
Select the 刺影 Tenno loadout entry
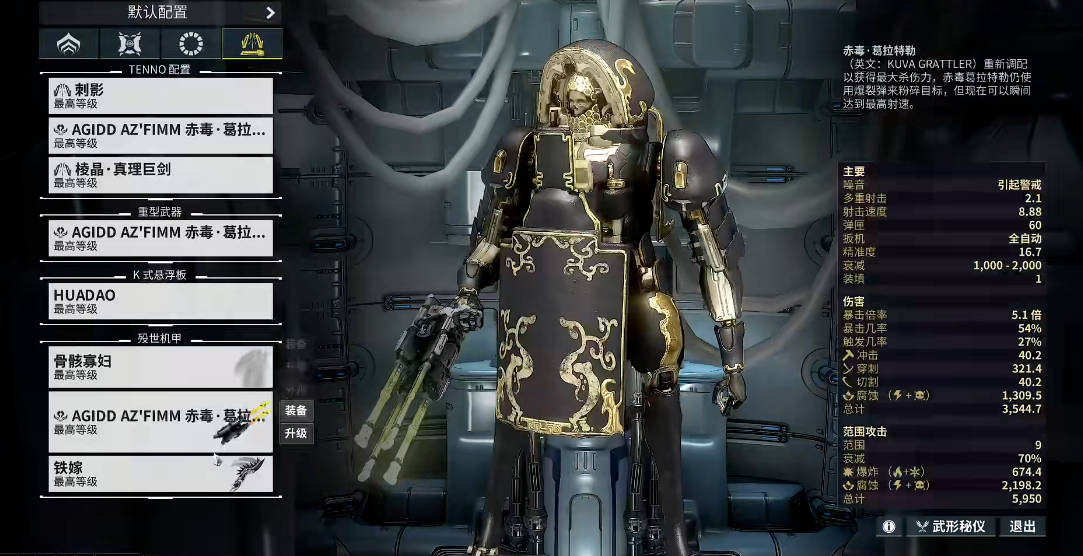tap(161, 95)
